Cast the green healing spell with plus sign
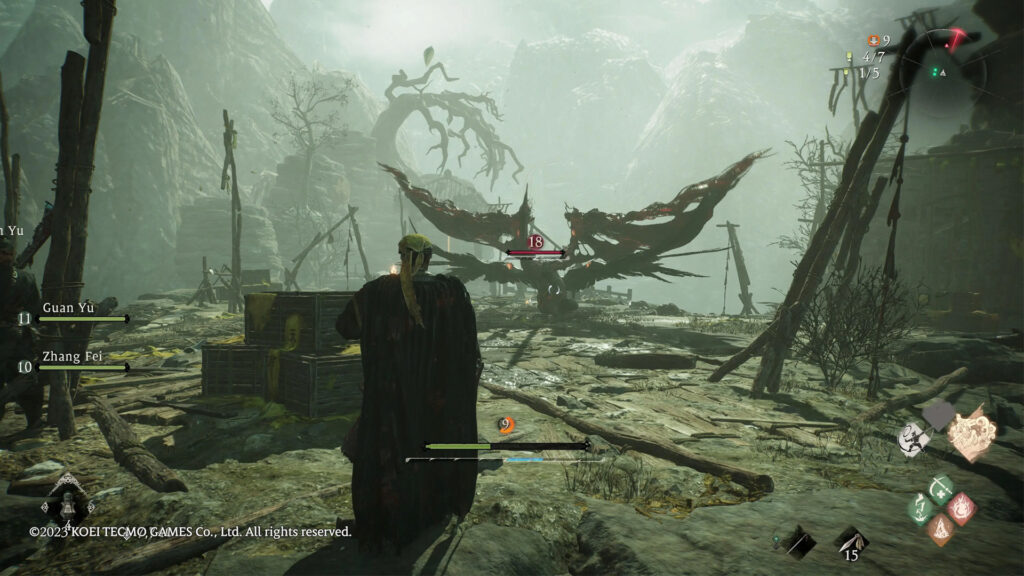The image size is (1024, 576). [941, 488]
